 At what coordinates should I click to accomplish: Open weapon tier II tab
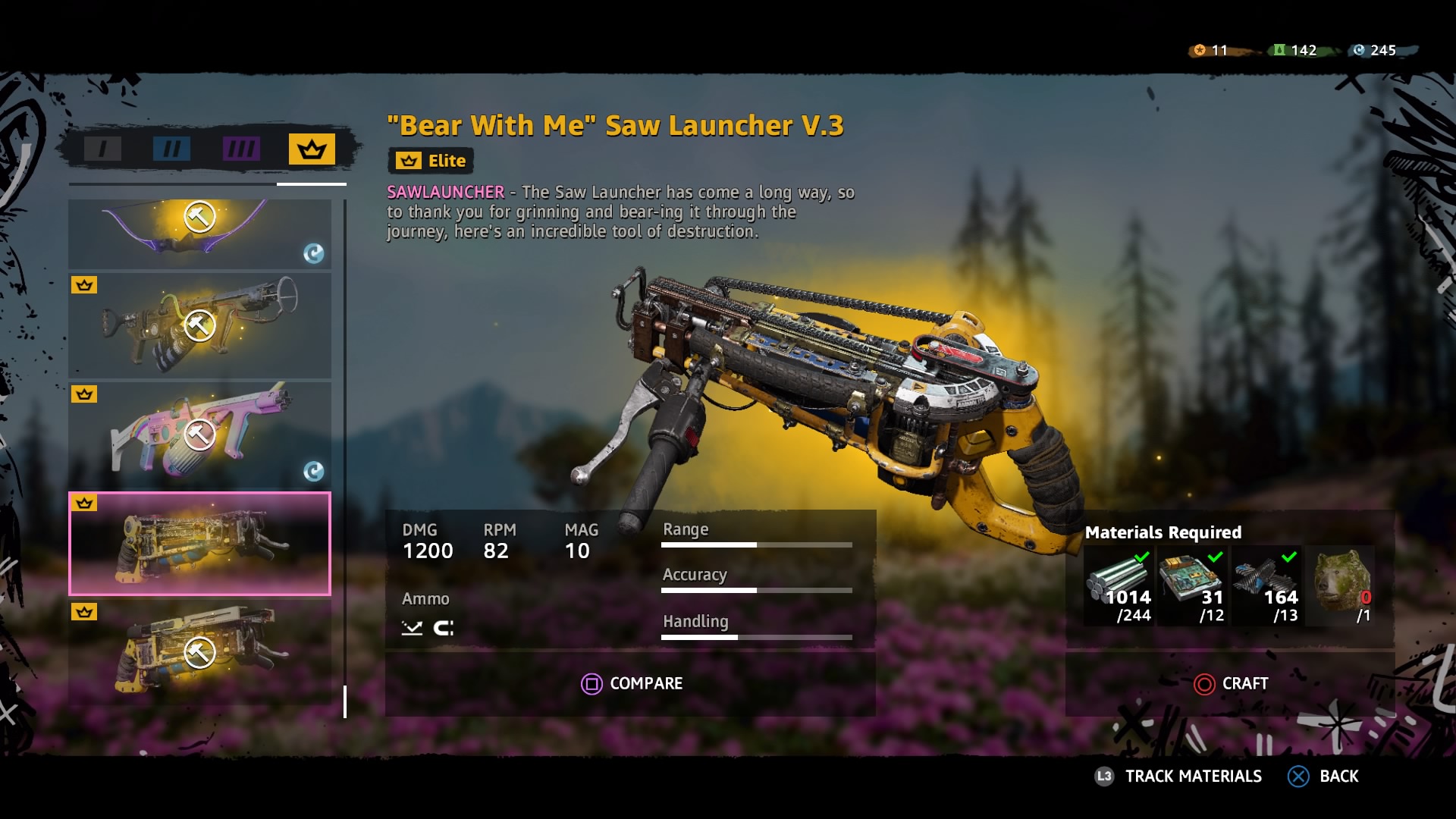click(171, 148)
